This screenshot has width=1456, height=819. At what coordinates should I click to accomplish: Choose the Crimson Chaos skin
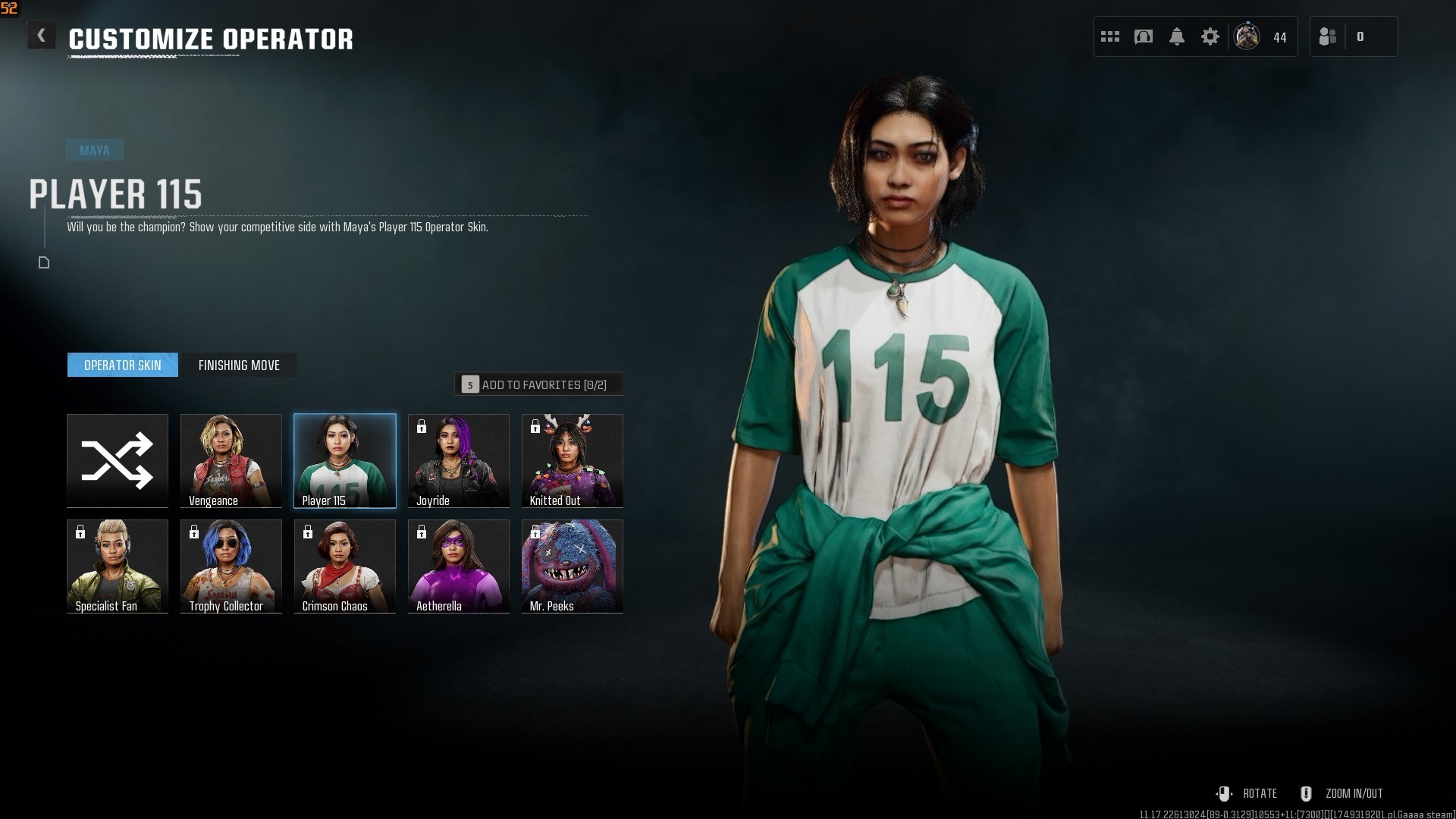(345, 566)
